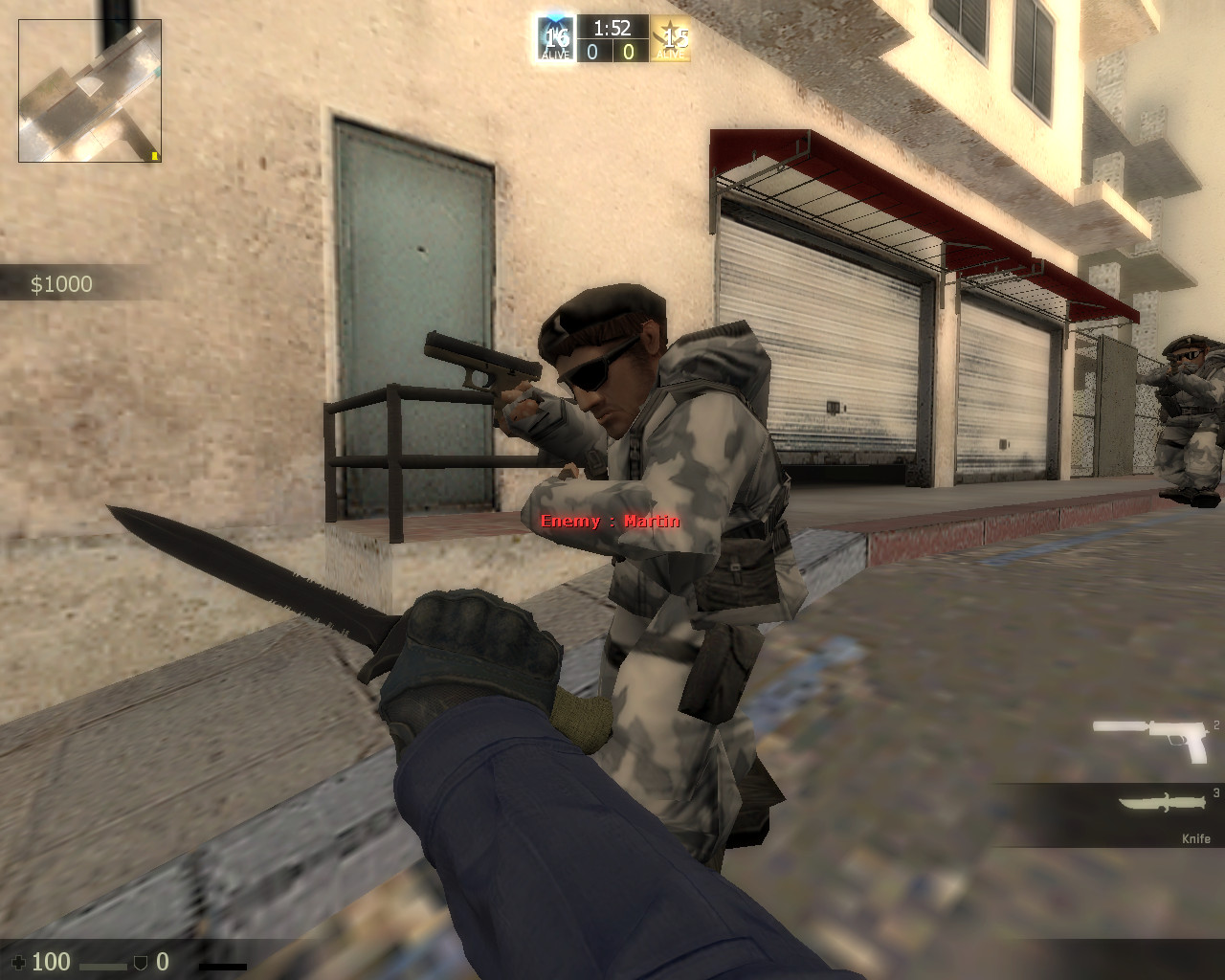Click the $1000 money display
The width and height of the screenshot is (1225, 980).
click(x=60, y=283)
